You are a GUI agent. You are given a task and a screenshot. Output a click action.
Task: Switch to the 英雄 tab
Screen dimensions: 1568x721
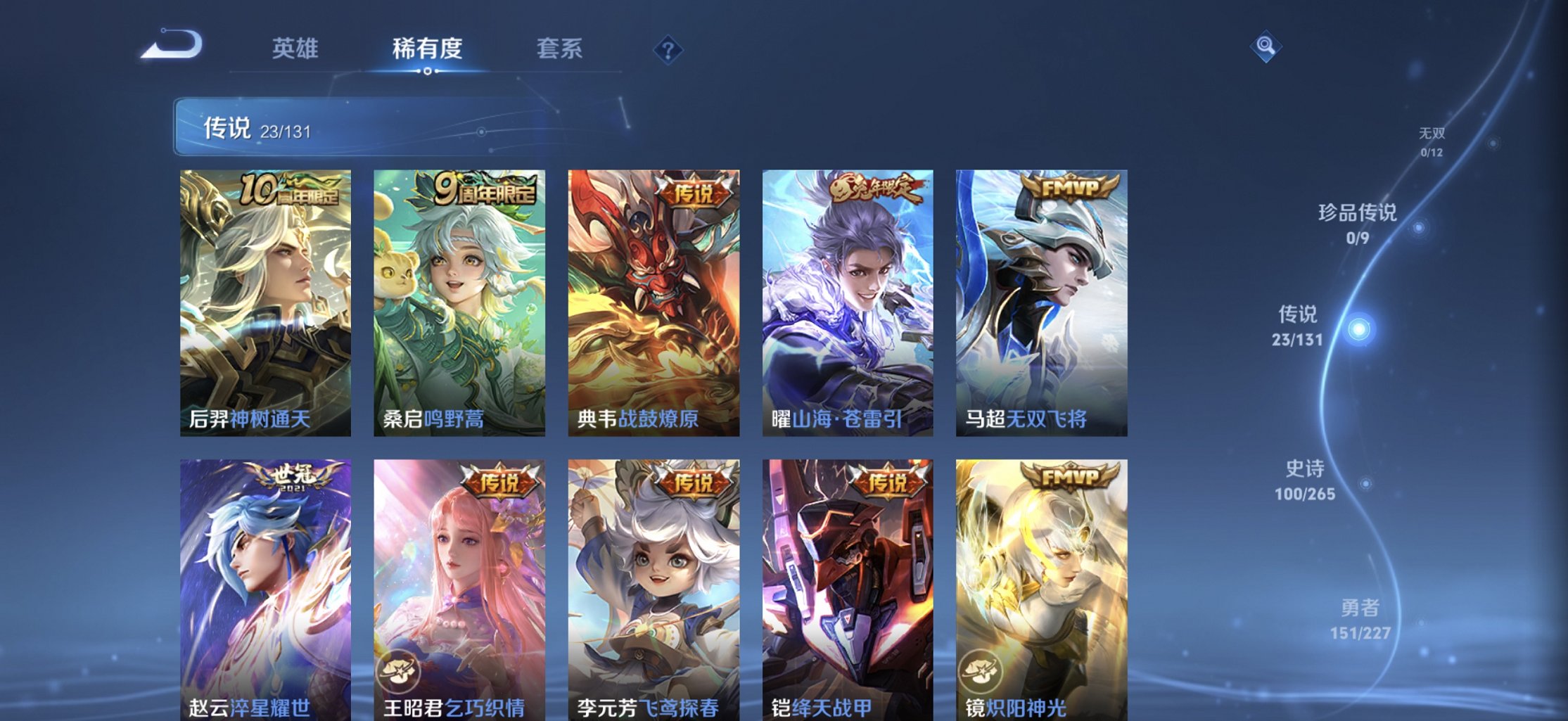tap(296, 49)
